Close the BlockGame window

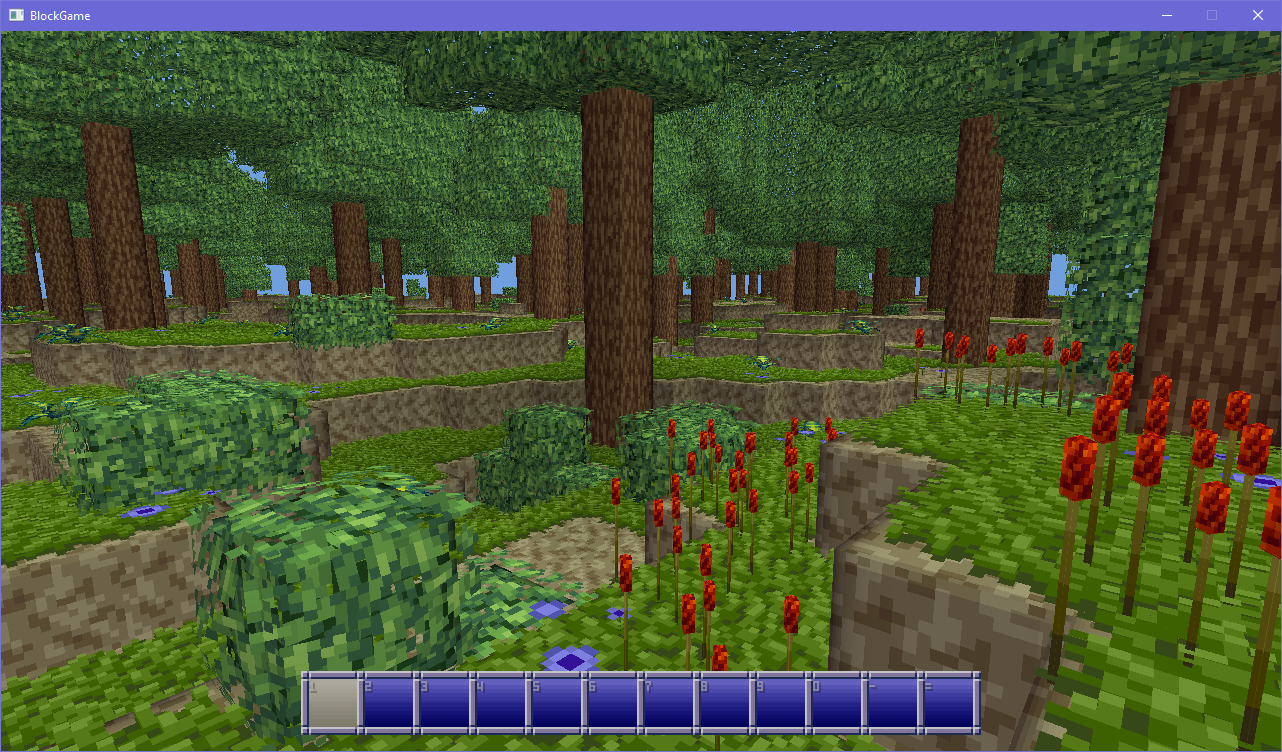(x=1258, y=15)
